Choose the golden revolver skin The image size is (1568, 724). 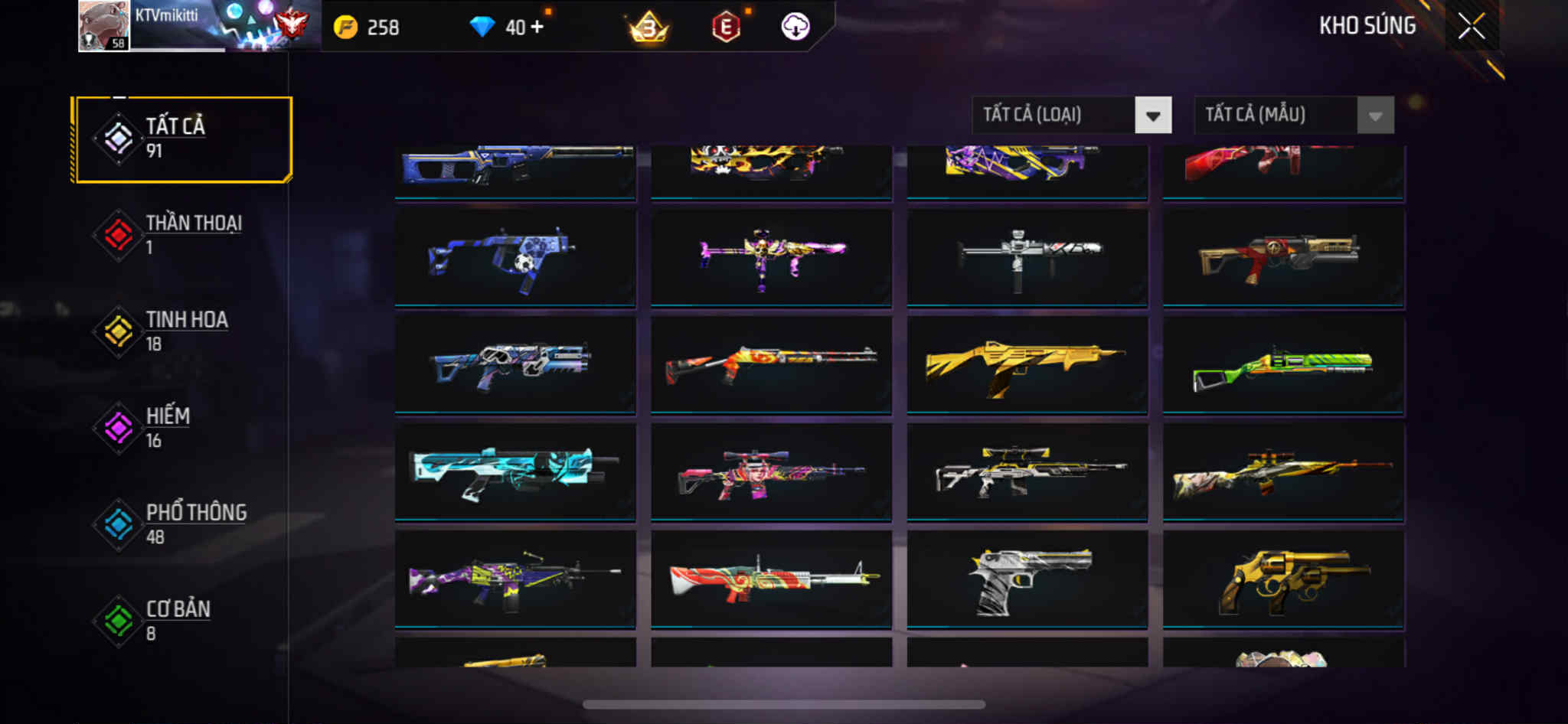pyautogui.click(x=1283, y=579)
